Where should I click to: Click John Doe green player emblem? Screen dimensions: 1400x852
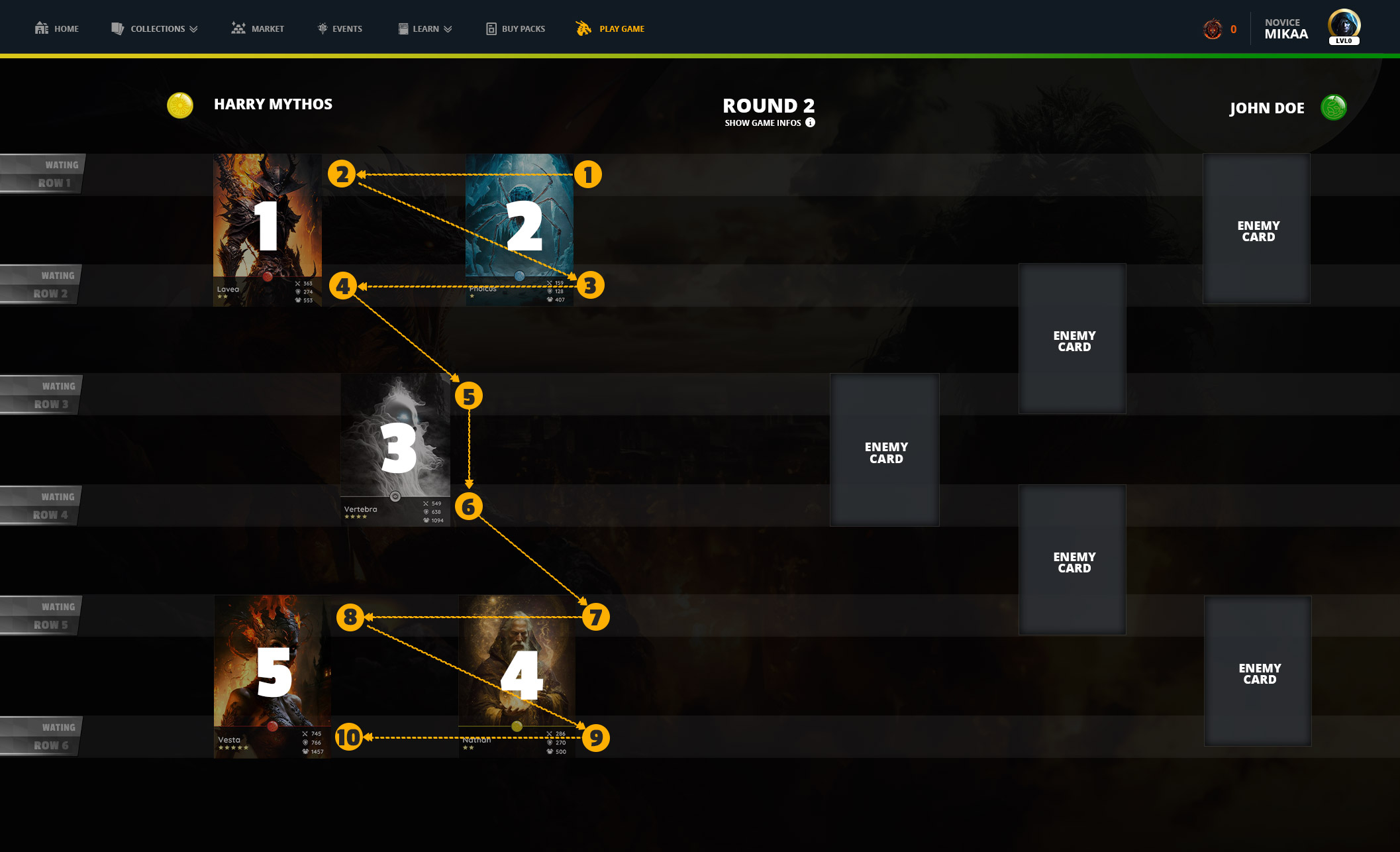[x=1334, y=107]
